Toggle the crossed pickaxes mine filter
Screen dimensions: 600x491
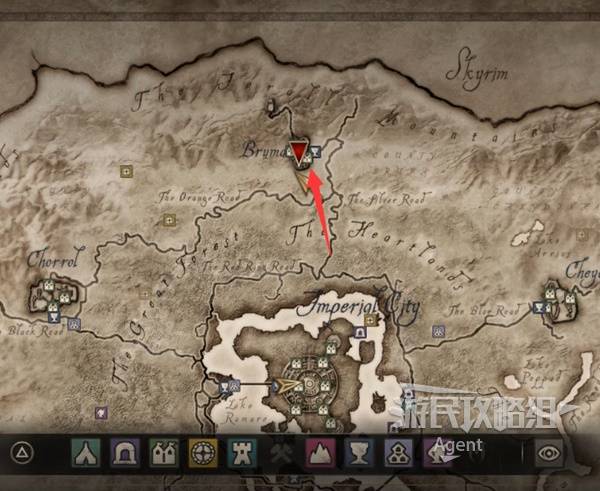coord(279,454)
